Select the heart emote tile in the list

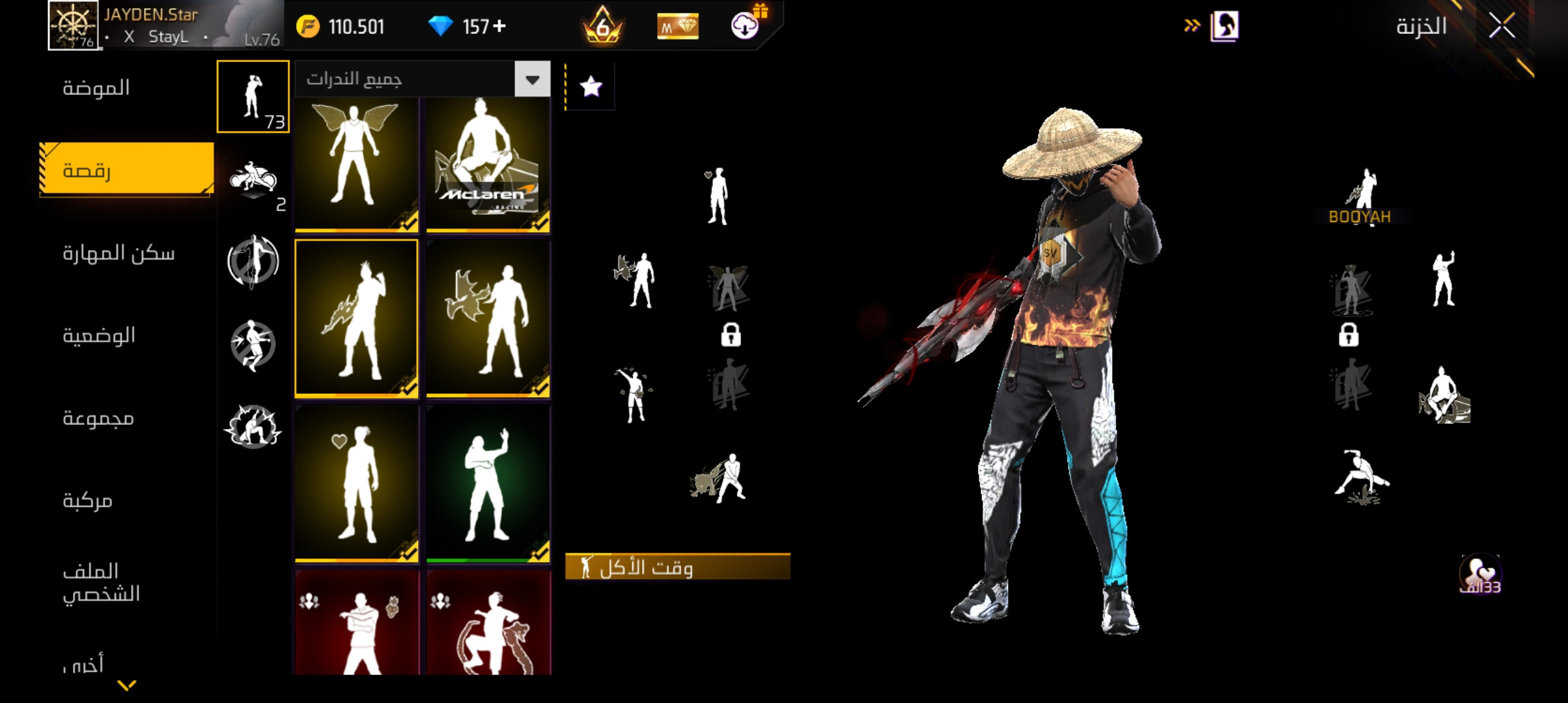(x=356, y=484)
